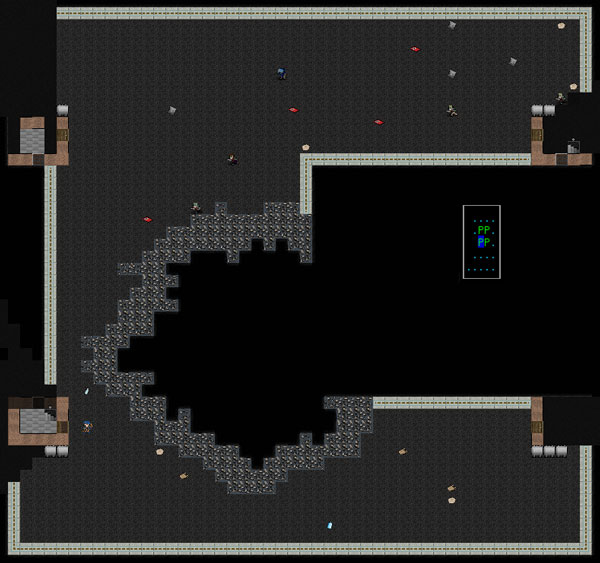Image resolution: width=600 pixels, height=563 pixels.
Task: Select the blue-highlighted P in the boxed panel
Action: (x=481, y=242)
